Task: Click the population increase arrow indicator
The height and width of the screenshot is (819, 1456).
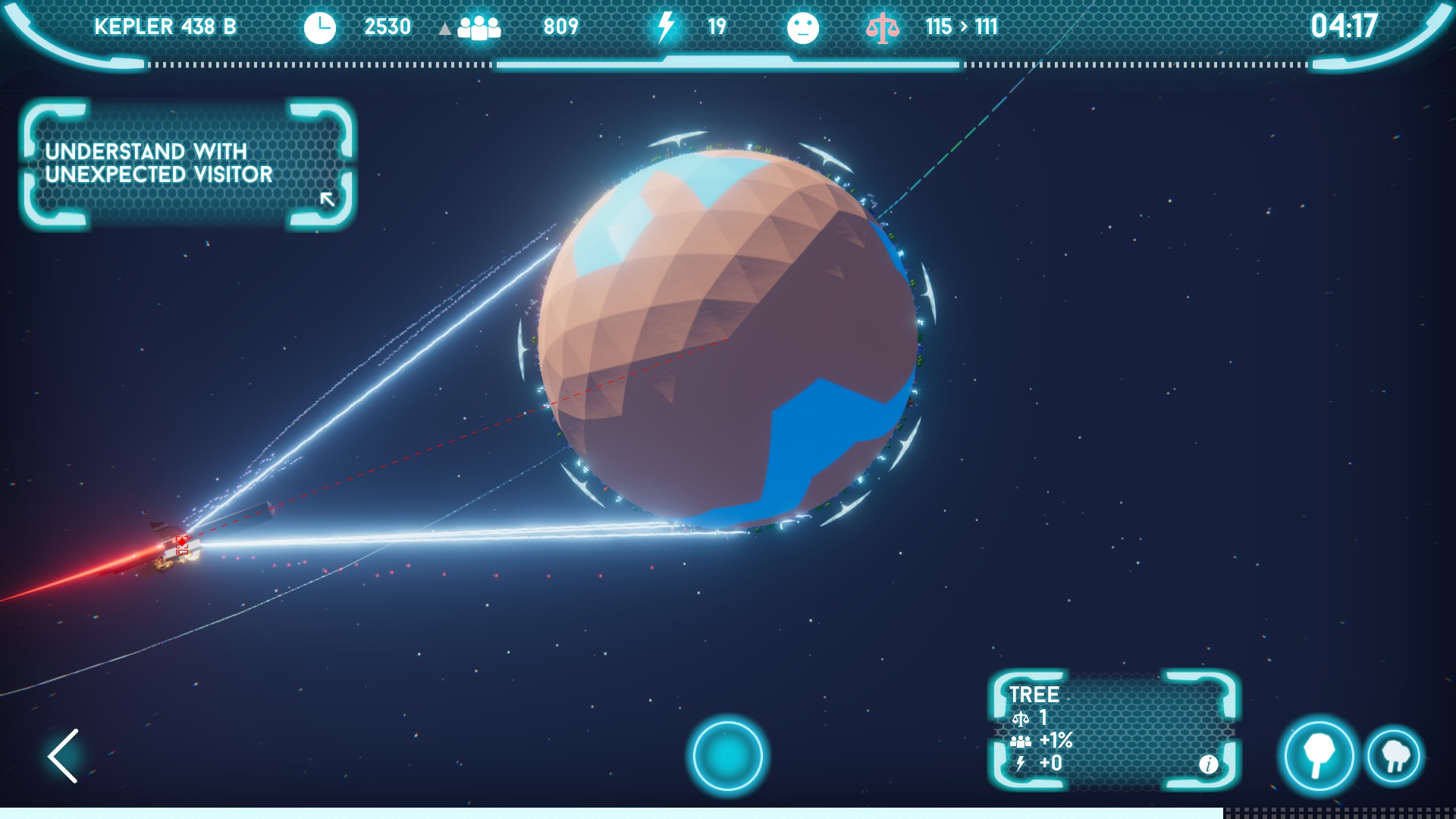Action: click(x=444, y=27)
